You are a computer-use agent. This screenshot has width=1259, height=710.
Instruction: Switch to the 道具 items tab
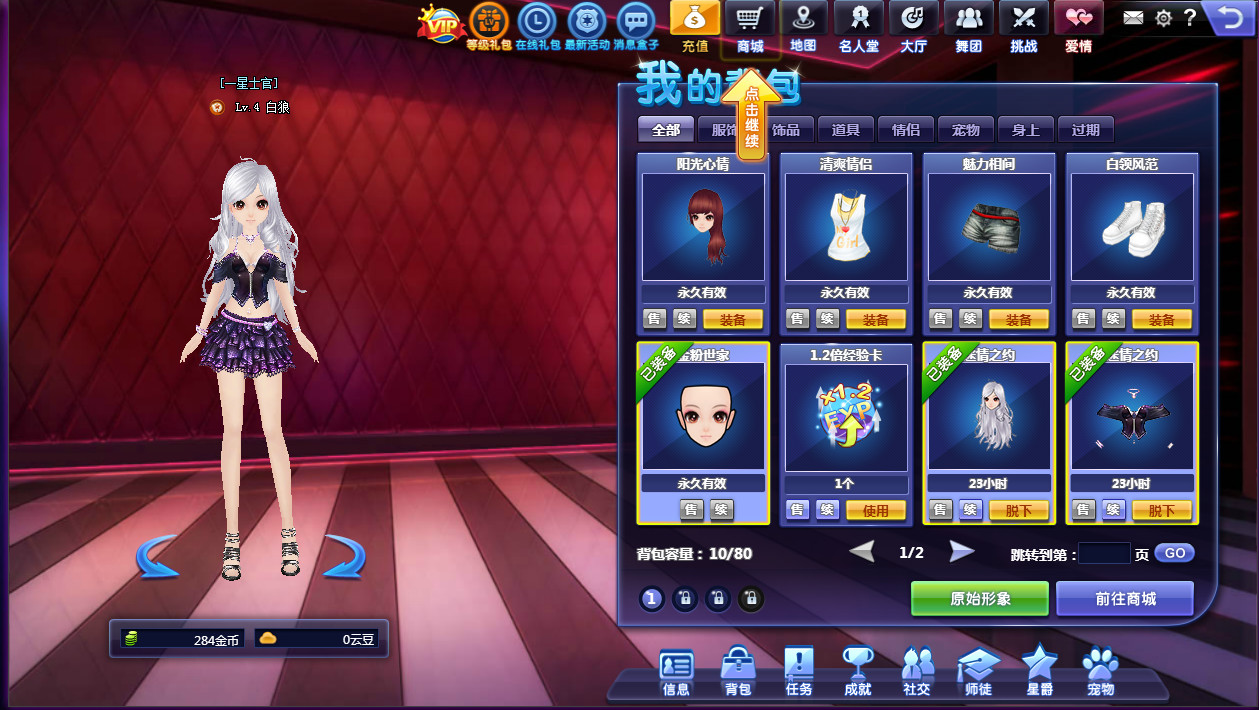coord(846,130)
